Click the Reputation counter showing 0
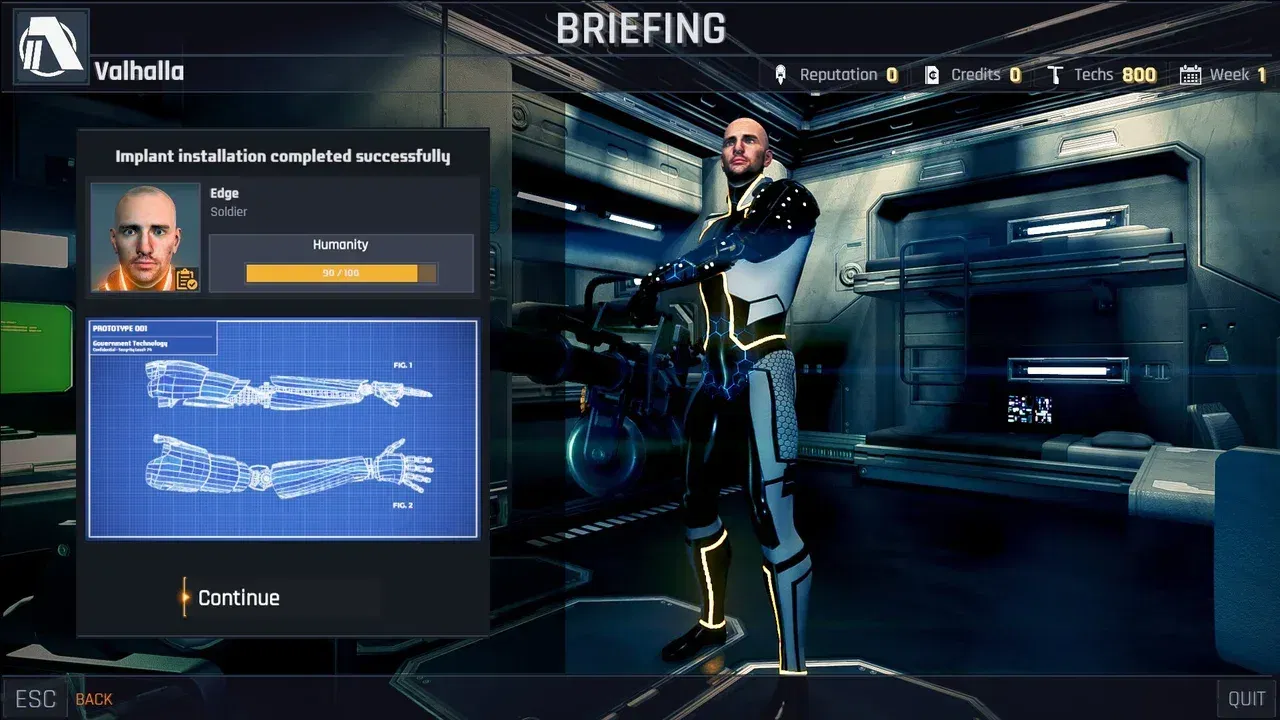Screen dimensions: 1280x720 pos(893,73)
